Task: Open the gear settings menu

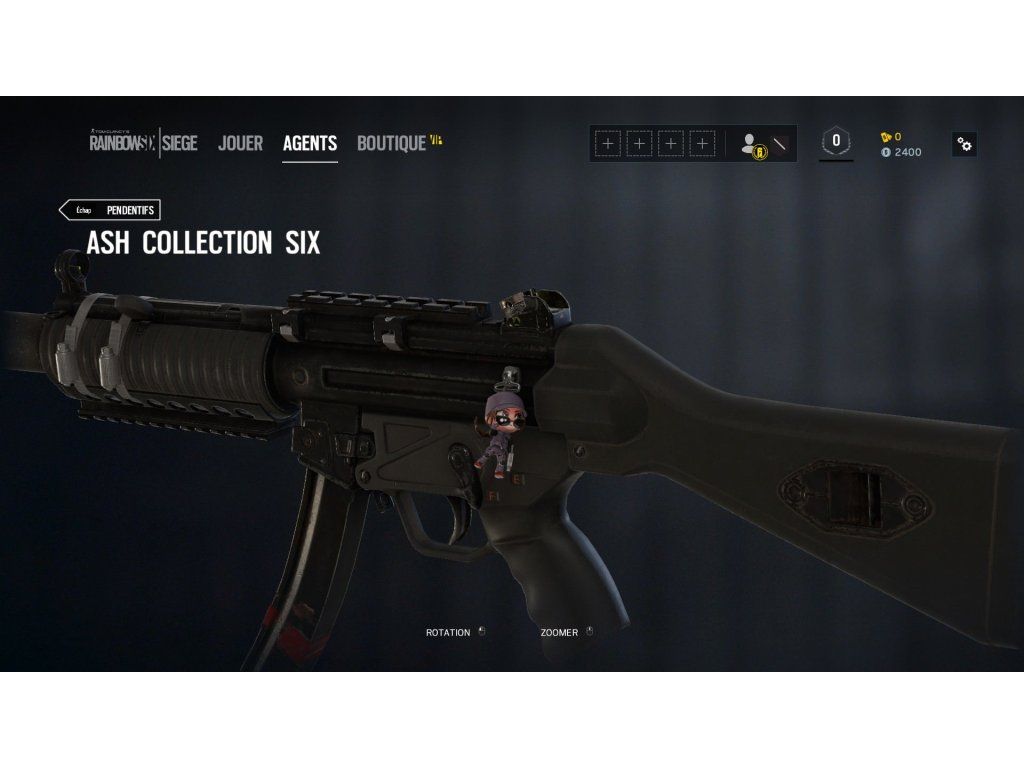Action: pyautogui.click(x=964, y=144)
